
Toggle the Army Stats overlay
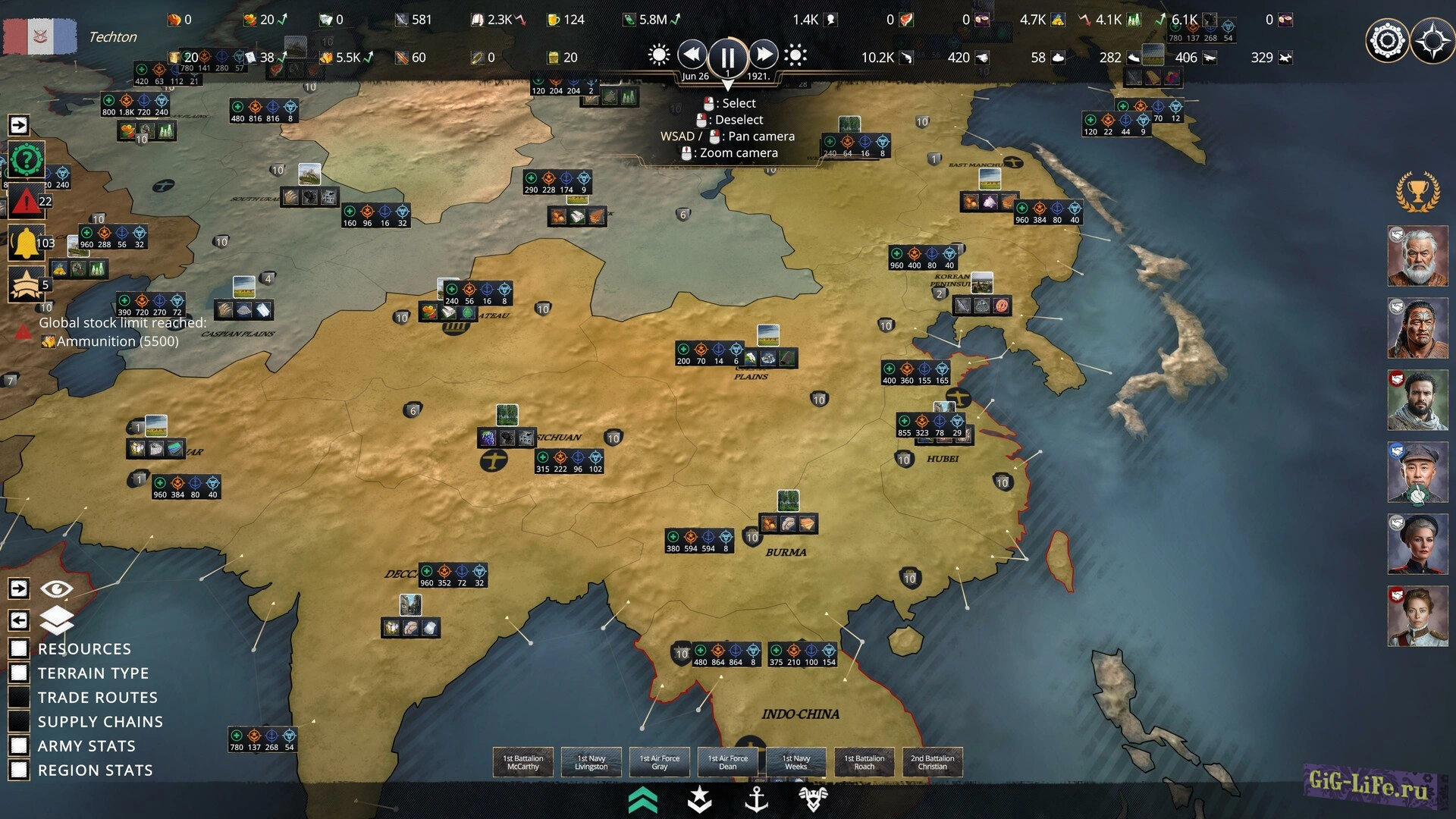[19, 745]
